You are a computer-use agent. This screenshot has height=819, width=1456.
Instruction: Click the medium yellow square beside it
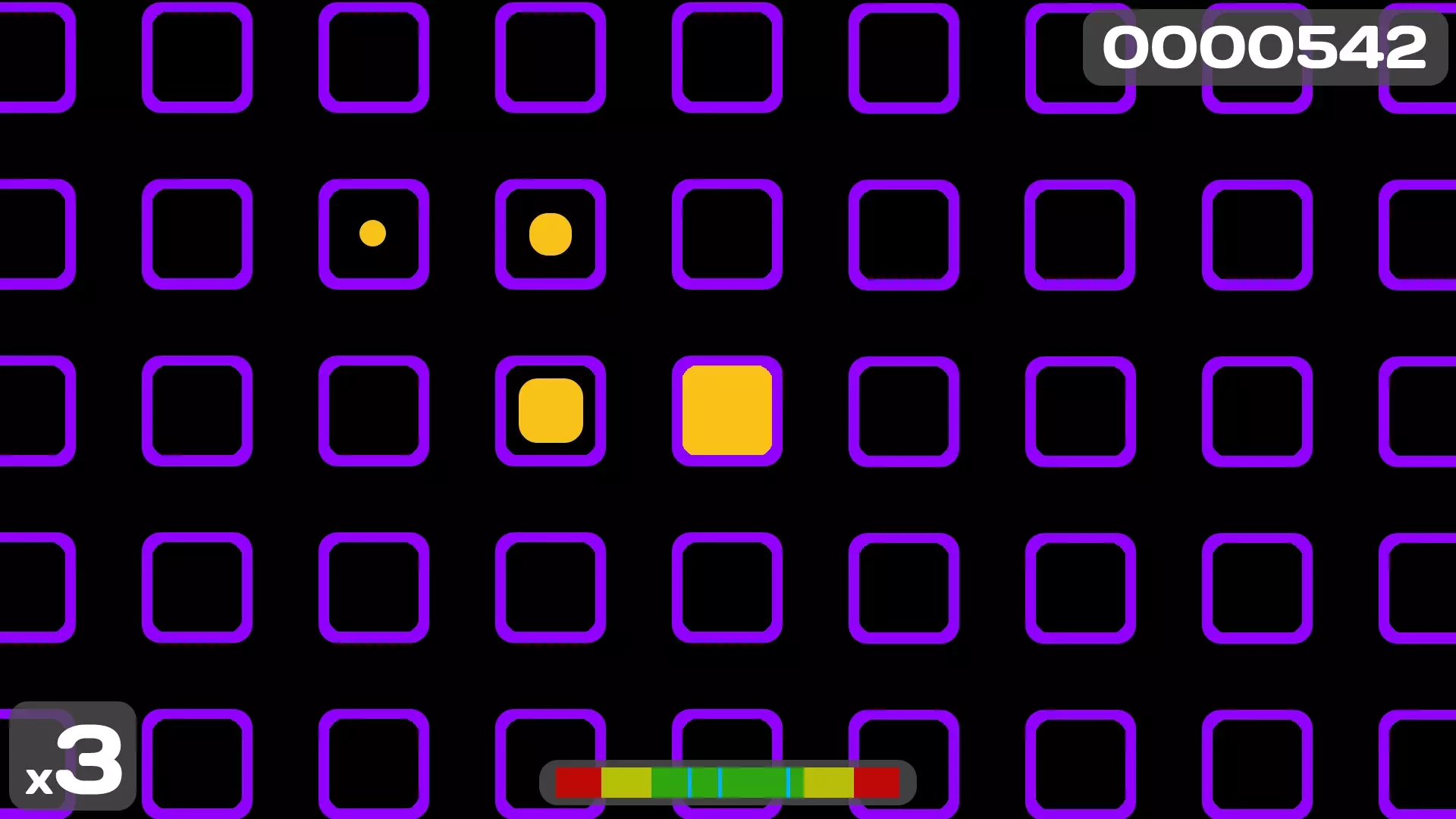coord(551,410)
